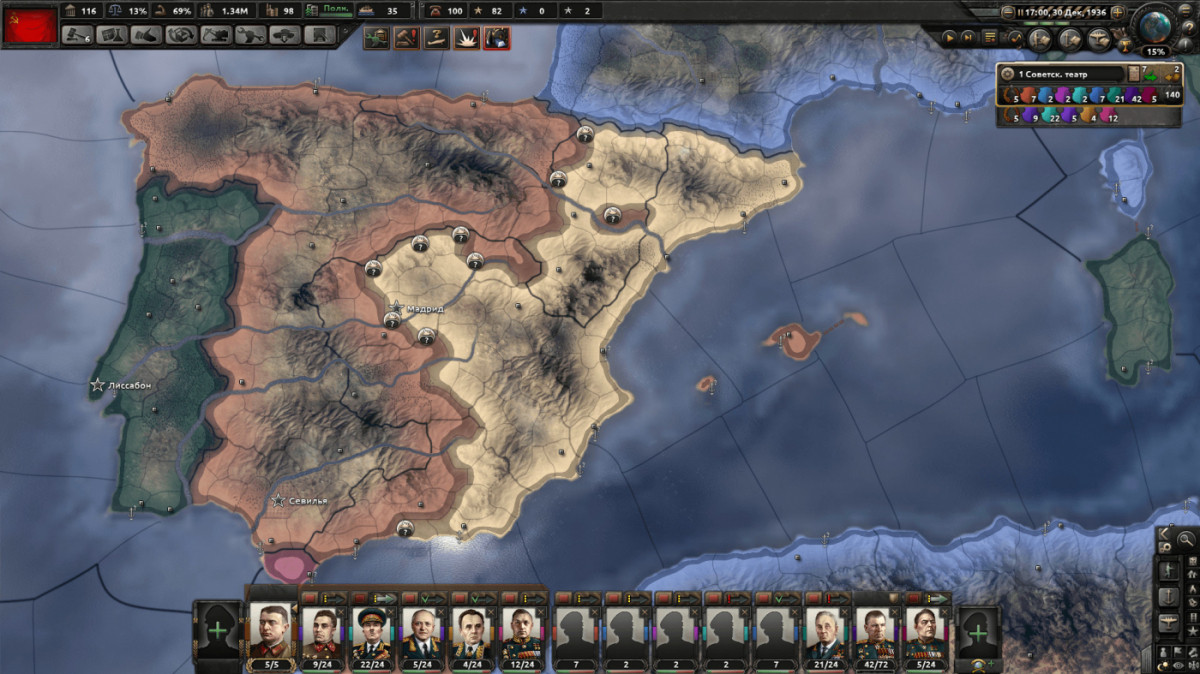Open the army recruitment helmet menu

tap(285, 35)
